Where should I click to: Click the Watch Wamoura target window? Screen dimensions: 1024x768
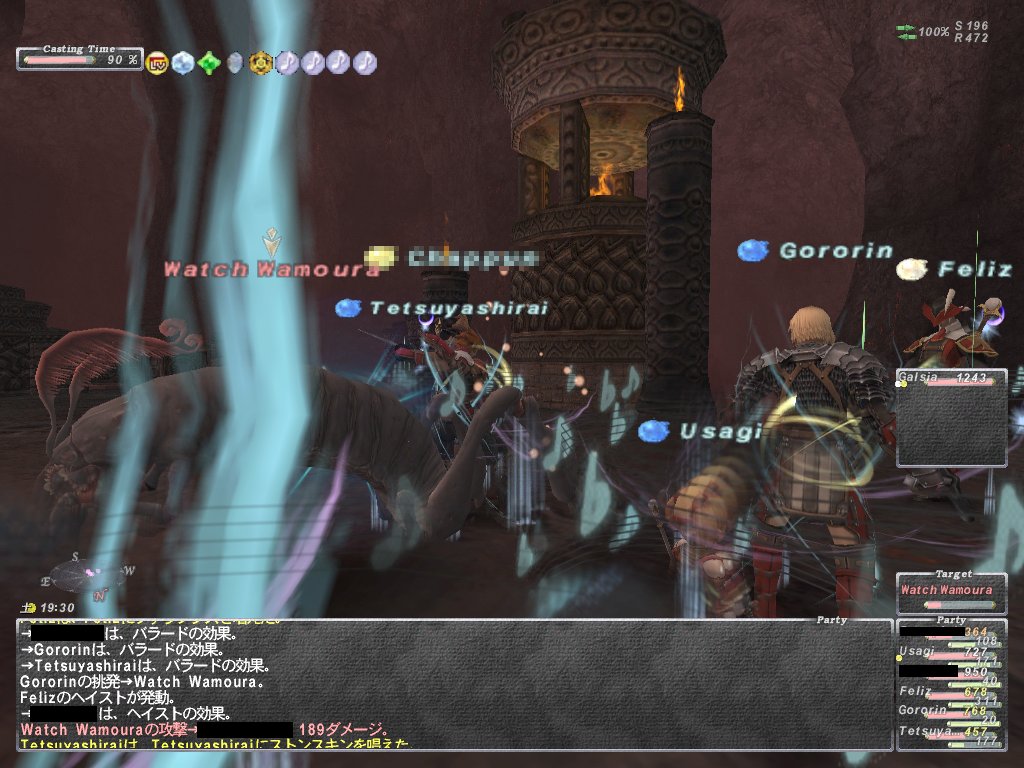tap(950, 594)
